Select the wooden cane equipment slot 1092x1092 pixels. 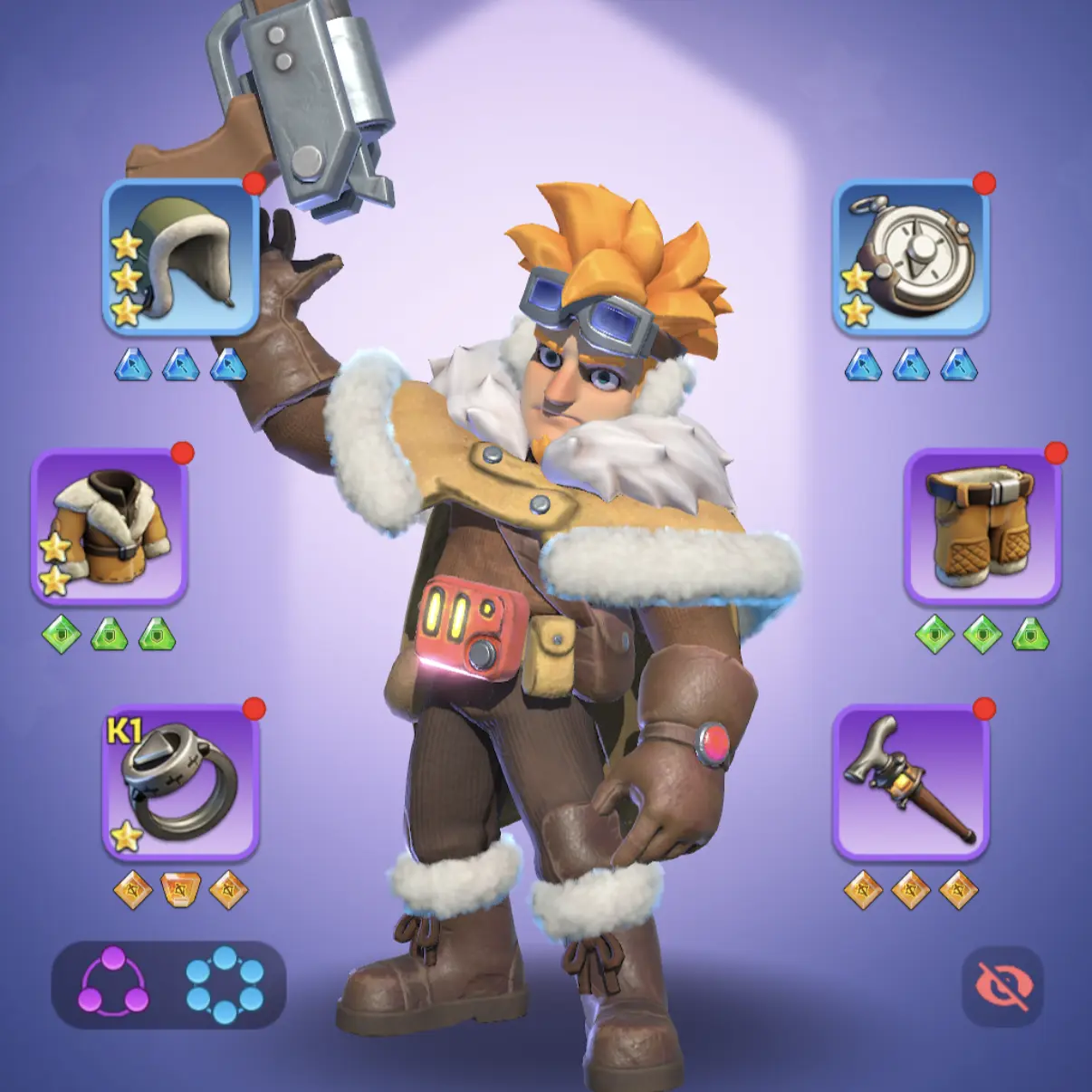click(910, 782)
